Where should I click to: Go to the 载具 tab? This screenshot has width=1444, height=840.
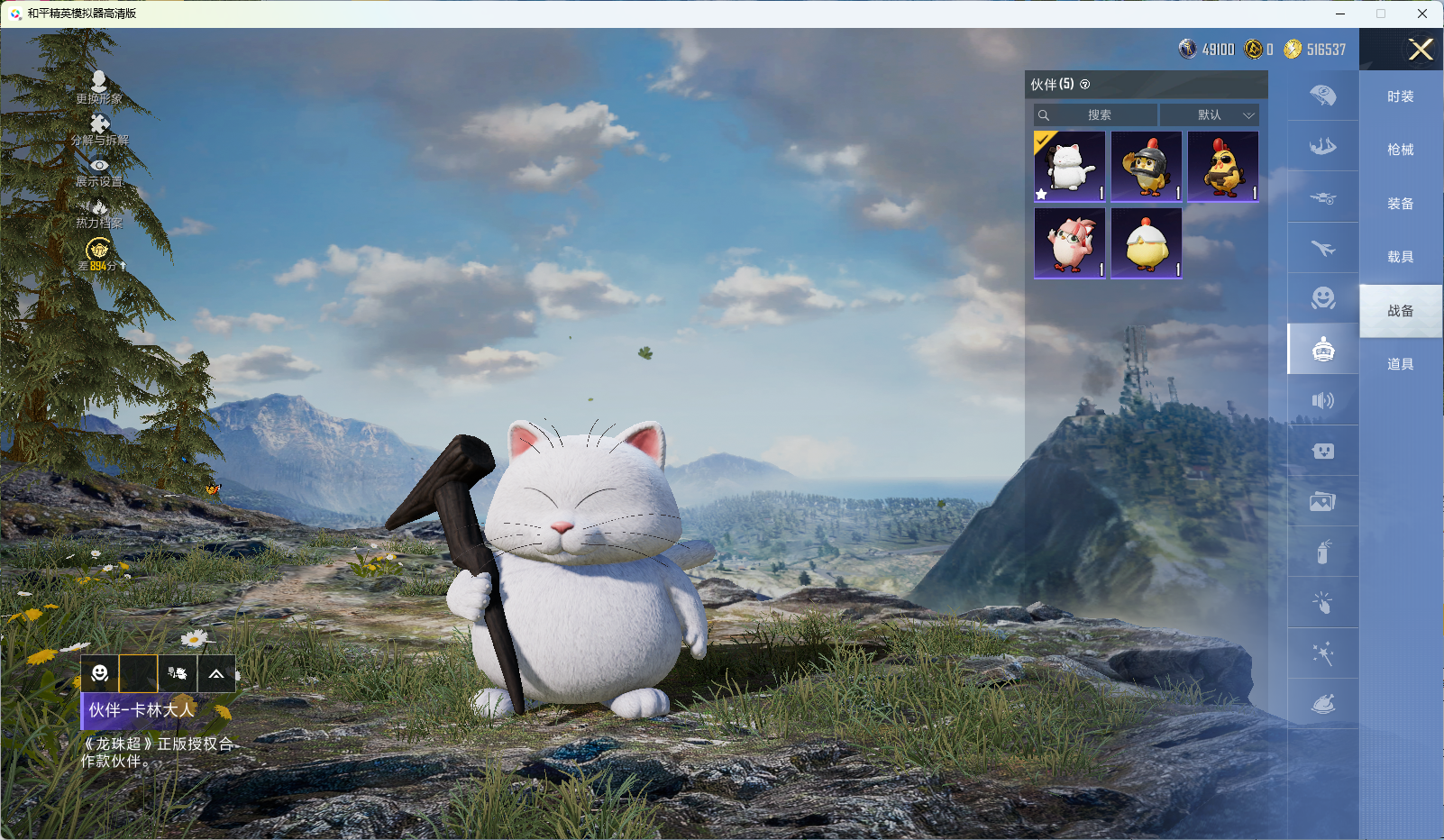click(1400, 257)
